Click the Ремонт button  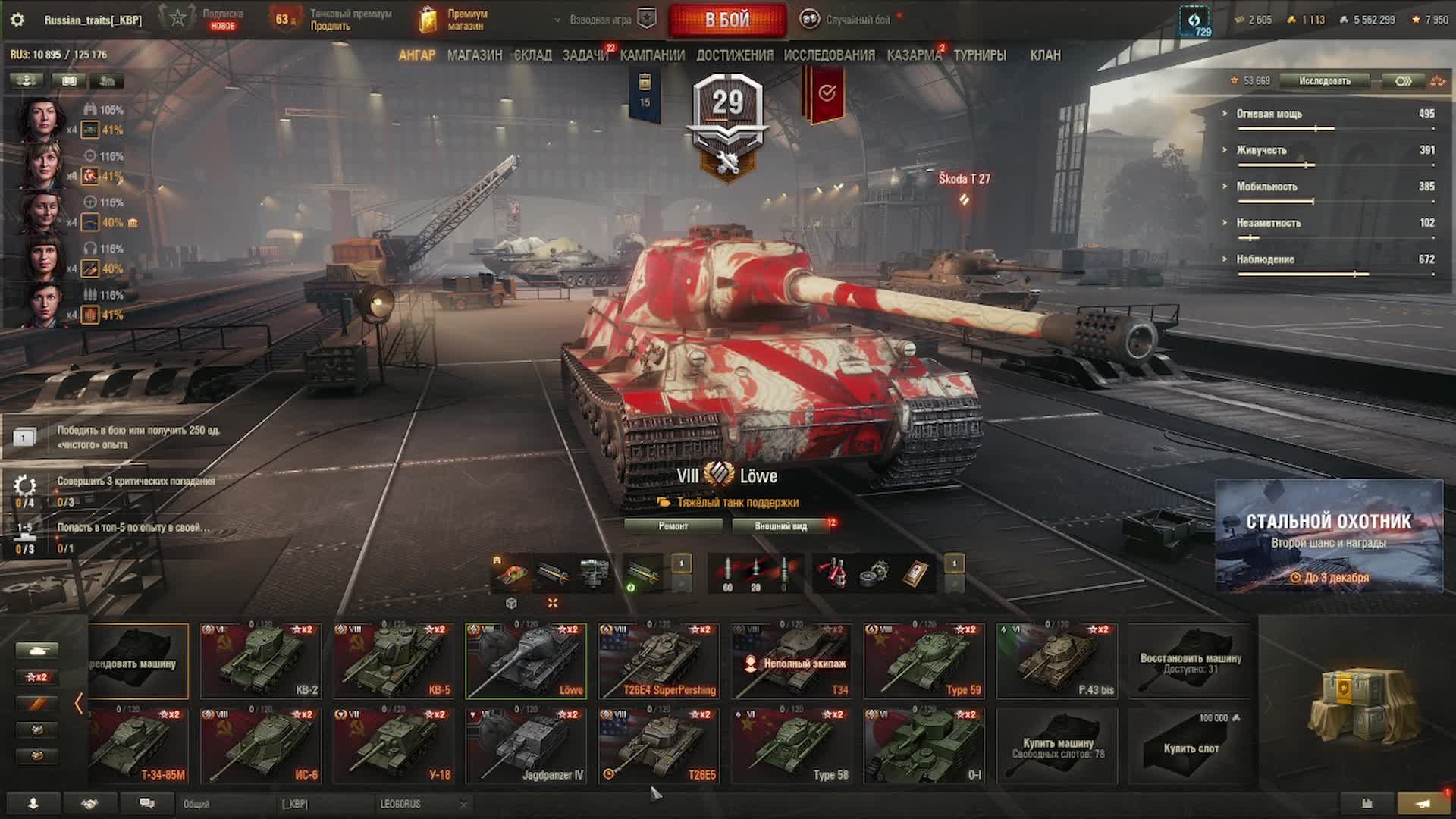coord(673,526)
